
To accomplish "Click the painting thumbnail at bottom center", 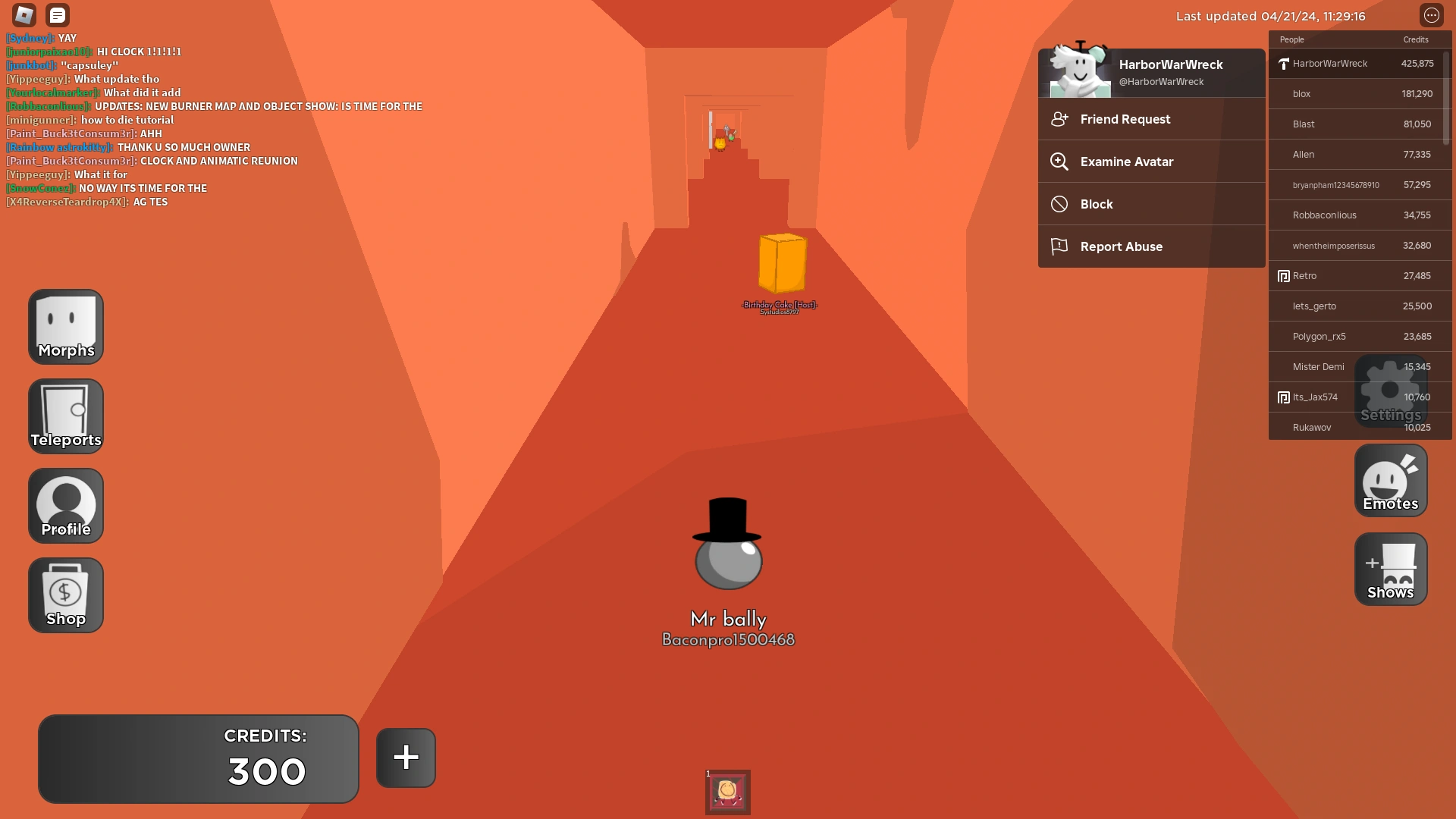I will [727, 792].
